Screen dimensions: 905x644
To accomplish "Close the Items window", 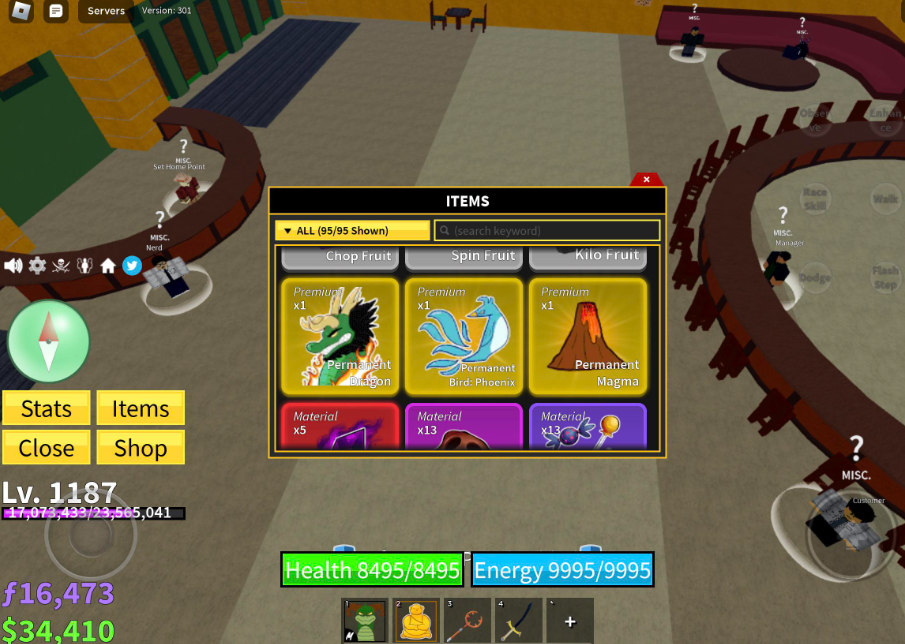I will [x=647, y=179].
